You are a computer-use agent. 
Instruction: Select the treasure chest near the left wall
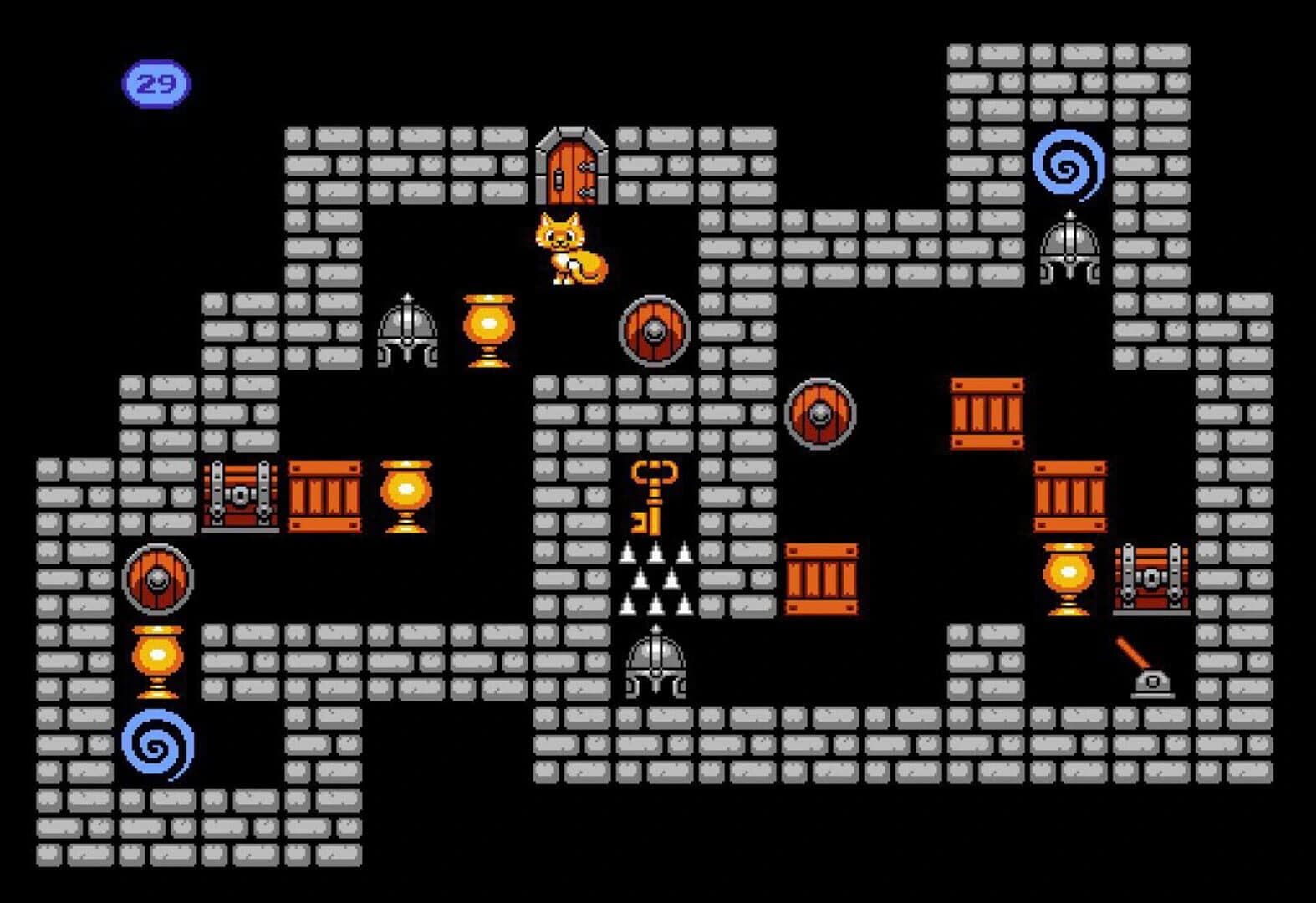pyautogui.click(x=242, y=495)
